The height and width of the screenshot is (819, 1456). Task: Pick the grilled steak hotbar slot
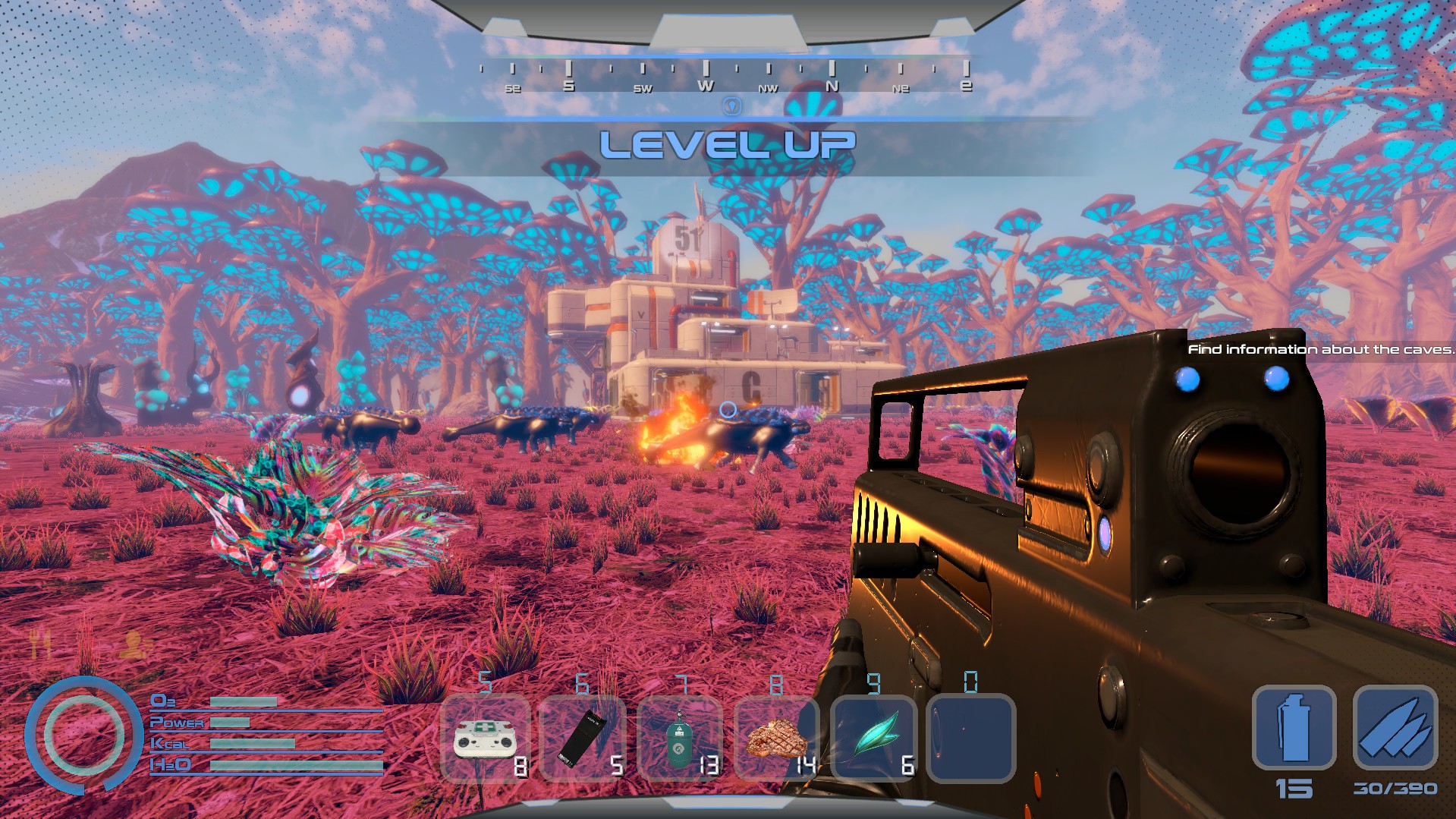point(777,739)
